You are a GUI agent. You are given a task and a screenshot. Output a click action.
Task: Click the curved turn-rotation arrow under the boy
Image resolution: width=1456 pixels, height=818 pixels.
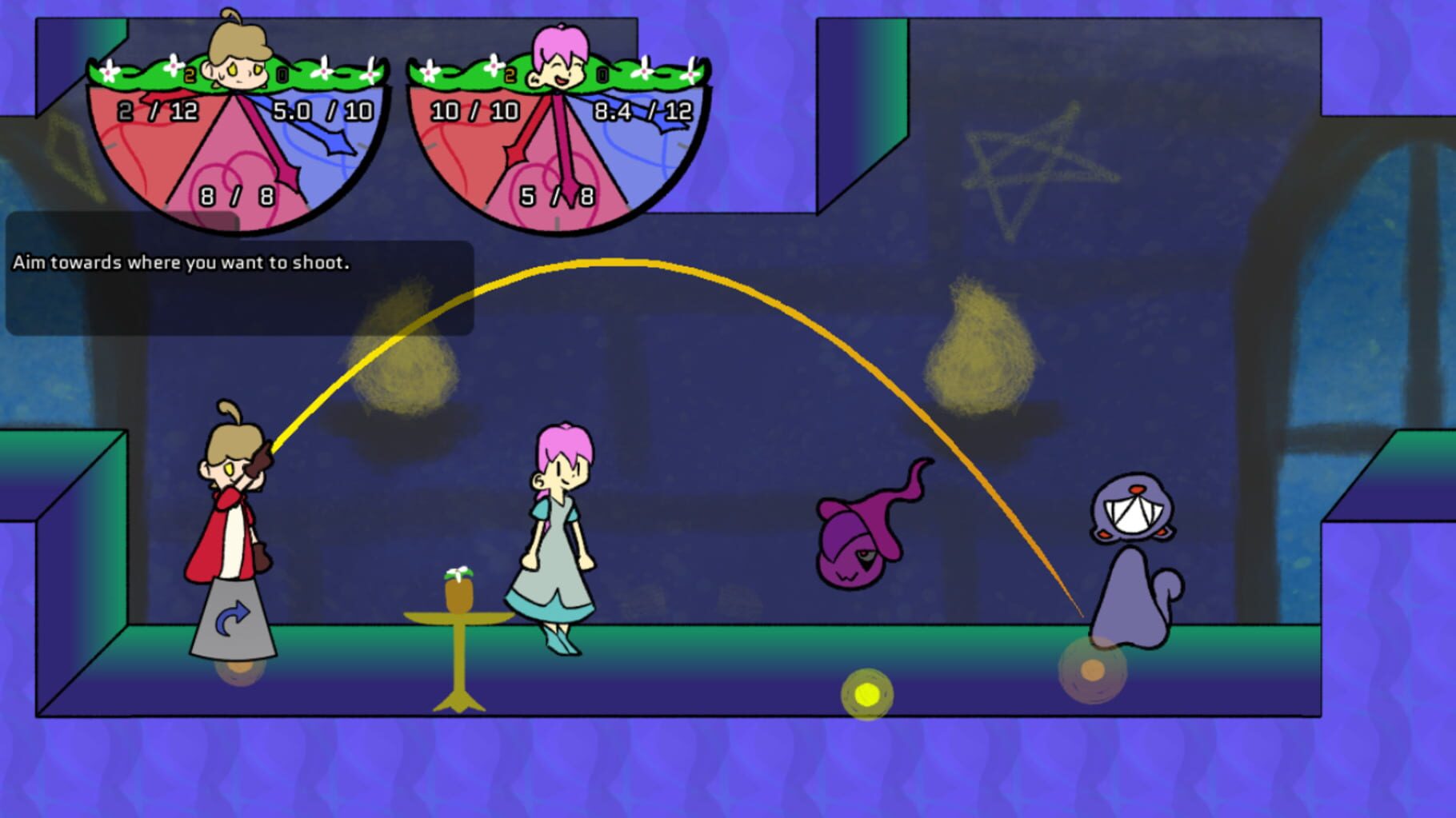[234, 614]
